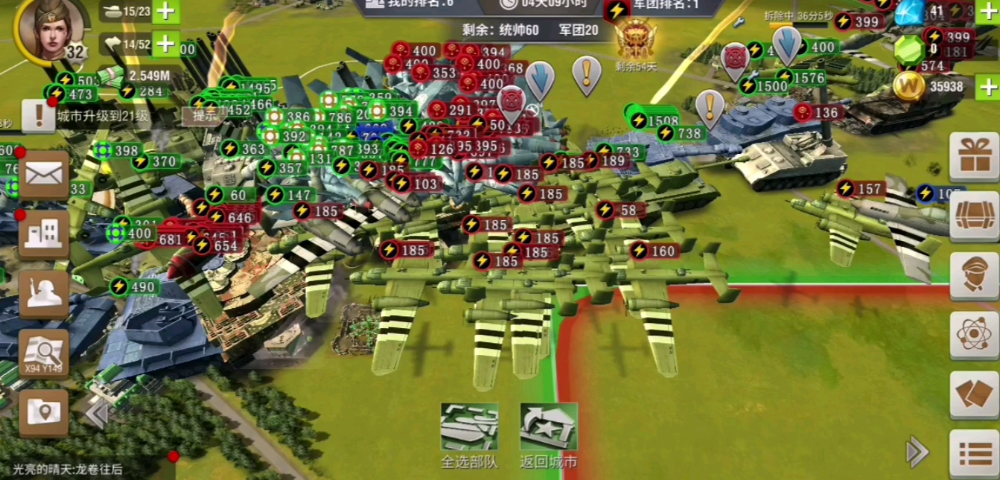
Task: Open the map bookmarks folder
Action: [44, 411]
